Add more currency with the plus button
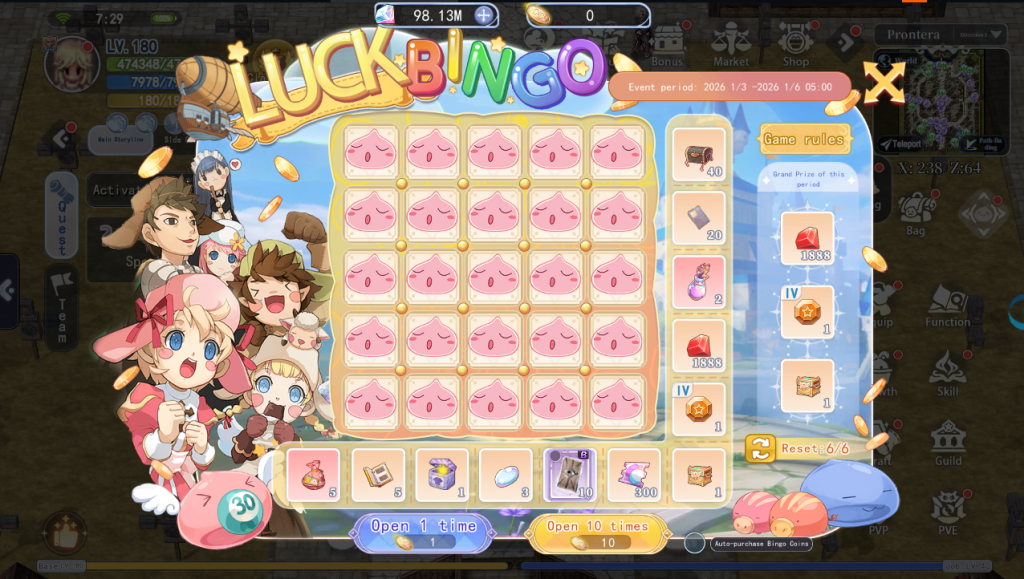Viewport: 1024px width, 579px height. (484, 15)
